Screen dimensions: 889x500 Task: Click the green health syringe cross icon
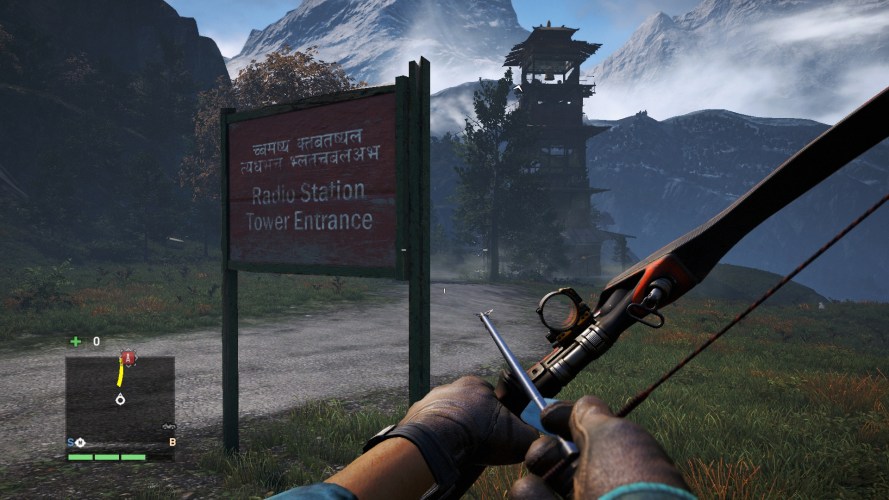[76, 341]
